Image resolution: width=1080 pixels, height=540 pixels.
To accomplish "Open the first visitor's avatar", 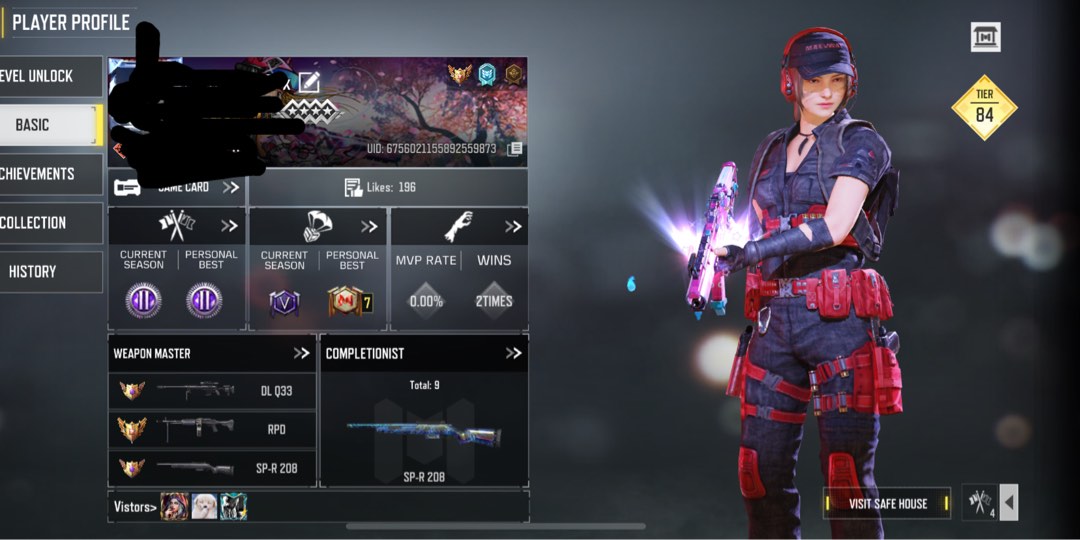I will (x=174, y=507).
